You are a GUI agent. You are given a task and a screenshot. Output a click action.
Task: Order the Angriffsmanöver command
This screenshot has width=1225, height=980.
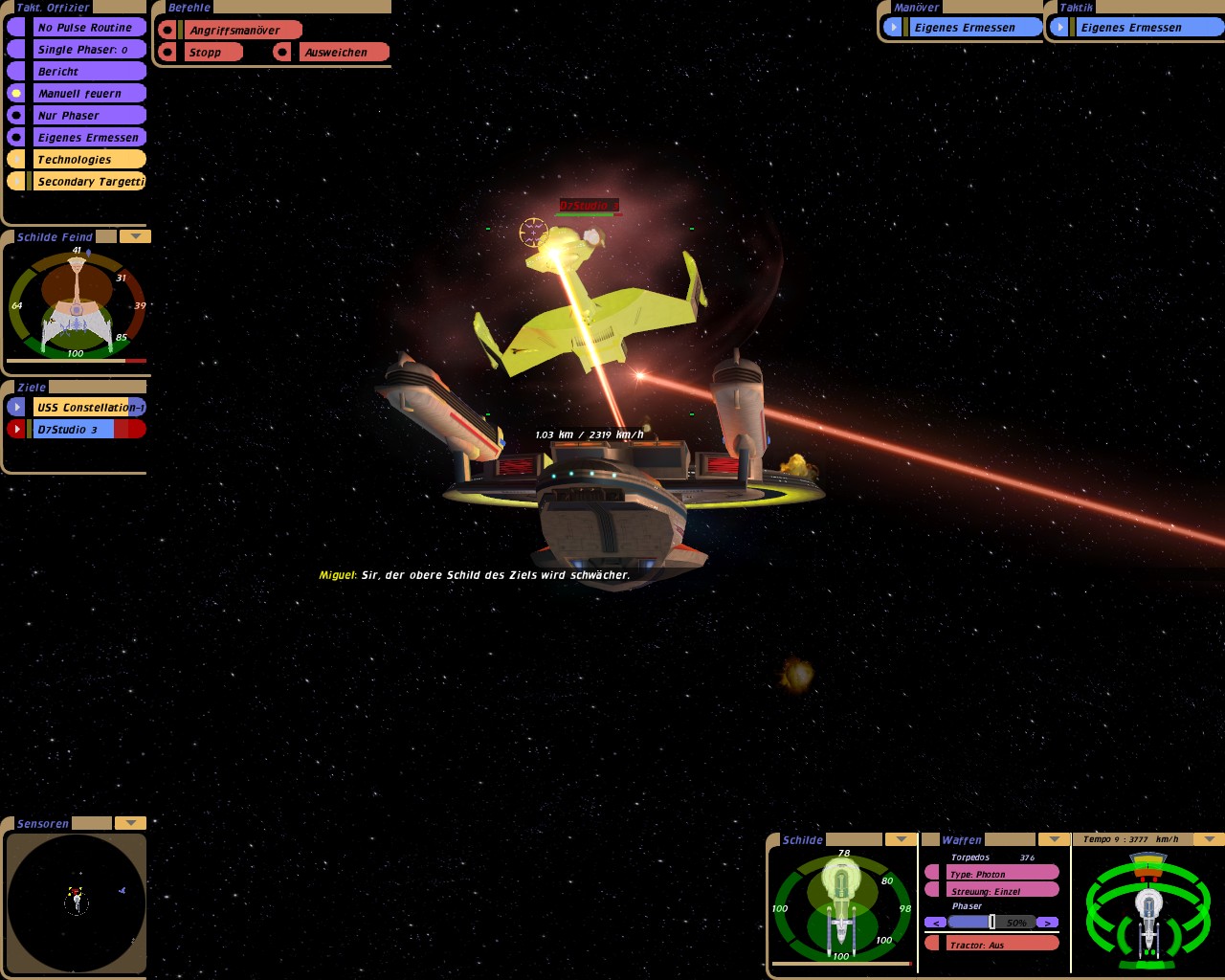pos(239,31)
